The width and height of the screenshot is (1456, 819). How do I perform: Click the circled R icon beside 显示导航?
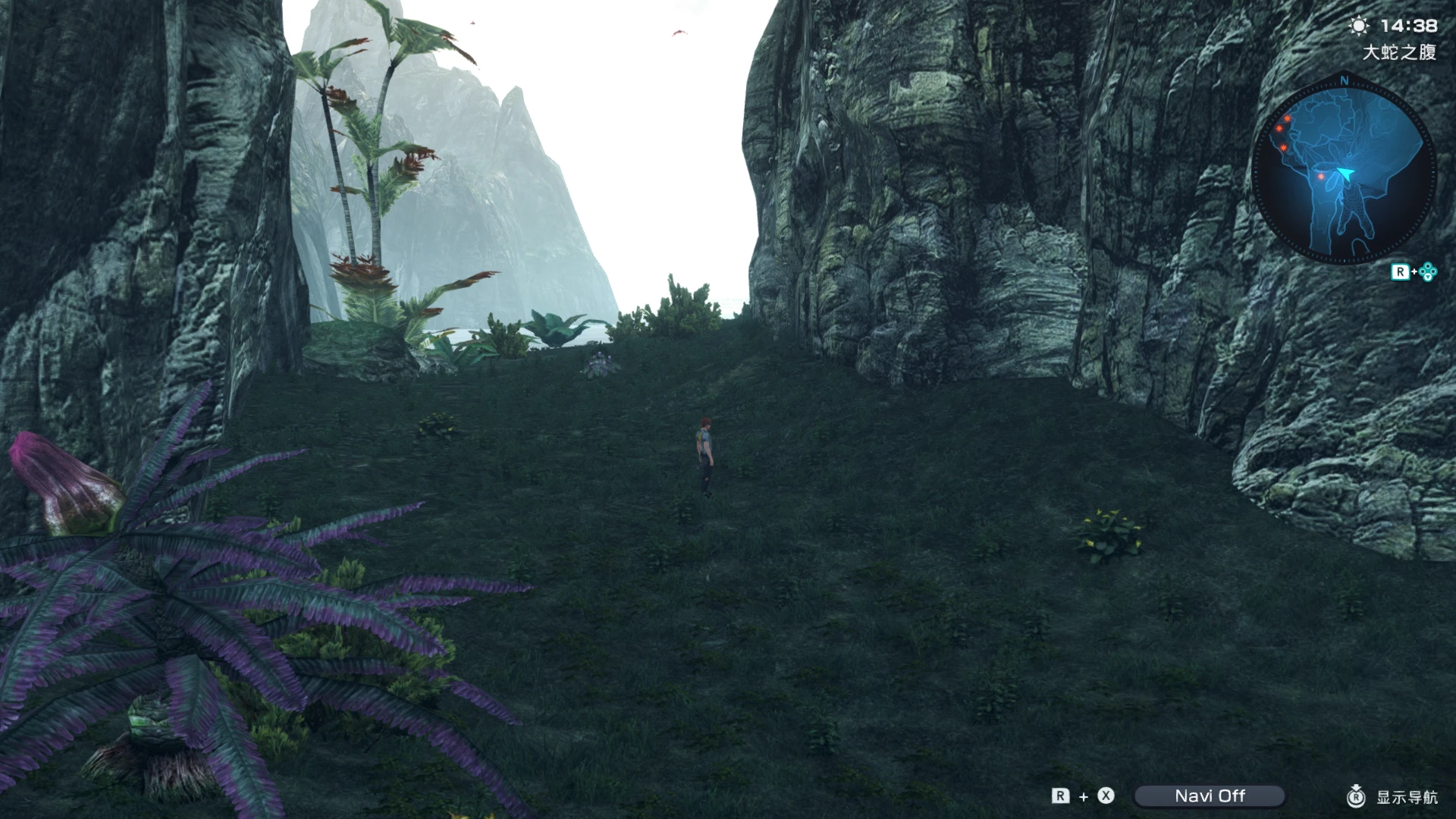coord(1356,796)
